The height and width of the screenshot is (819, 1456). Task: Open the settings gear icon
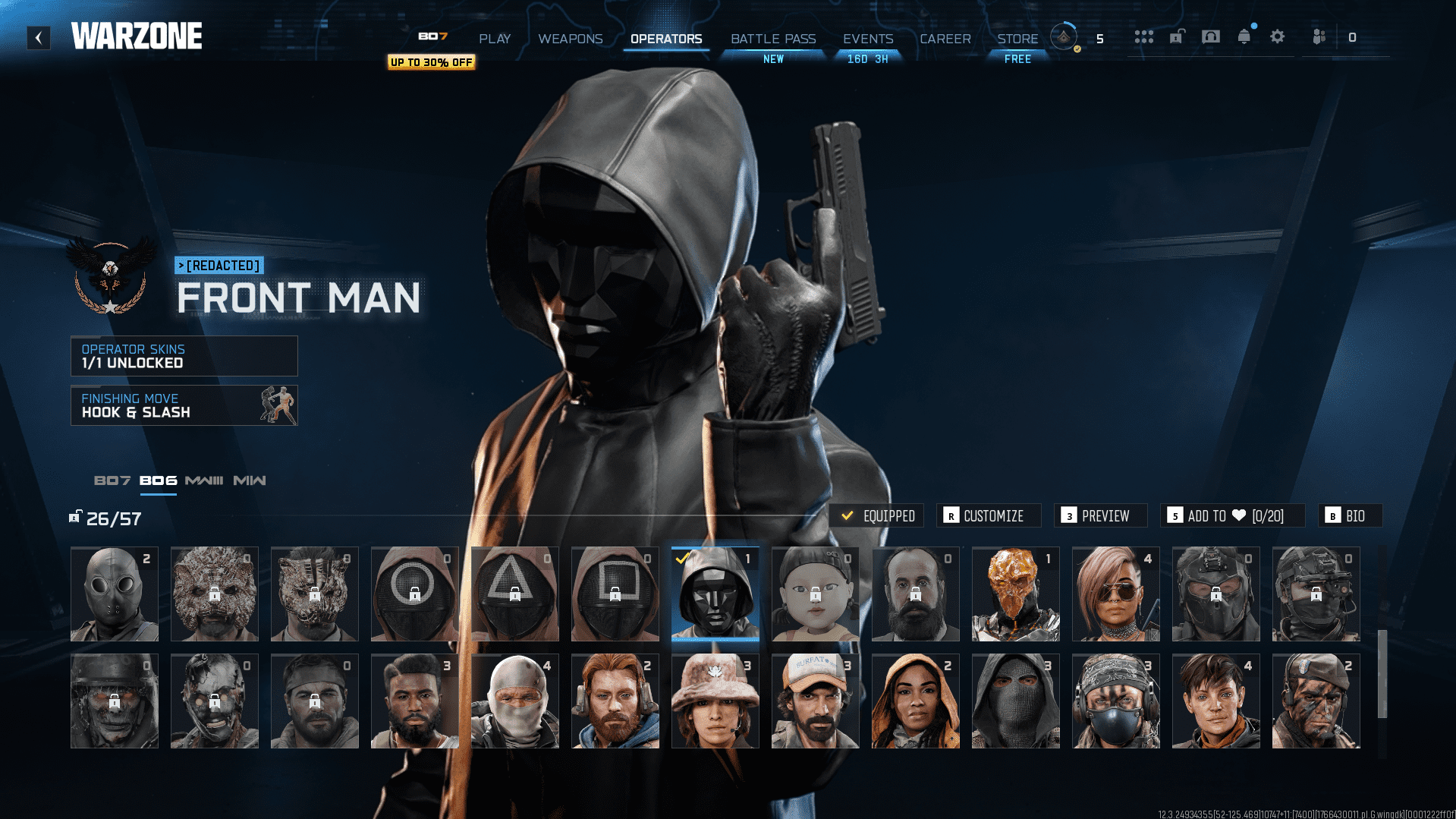1277,36
